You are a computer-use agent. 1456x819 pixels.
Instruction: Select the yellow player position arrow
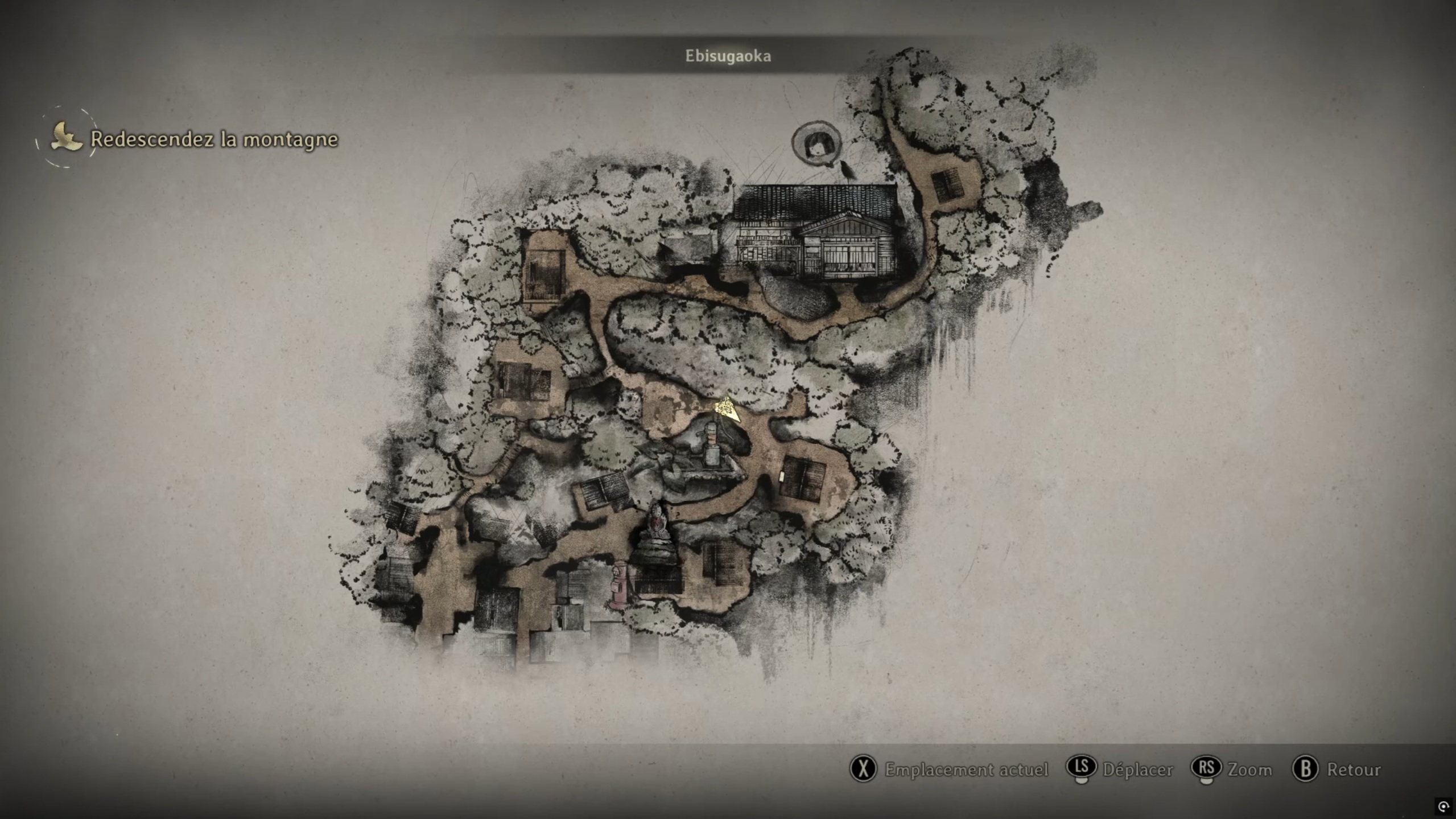[x=727, y=409]
